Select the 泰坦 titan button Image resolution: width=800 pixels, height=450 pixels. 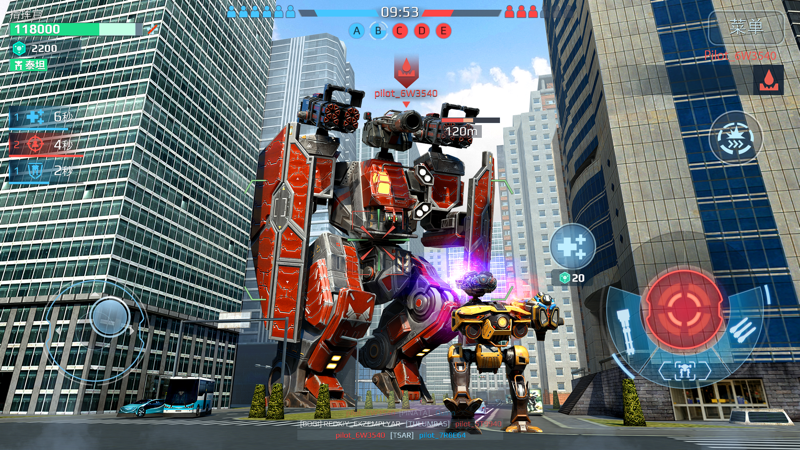point(29,65)
